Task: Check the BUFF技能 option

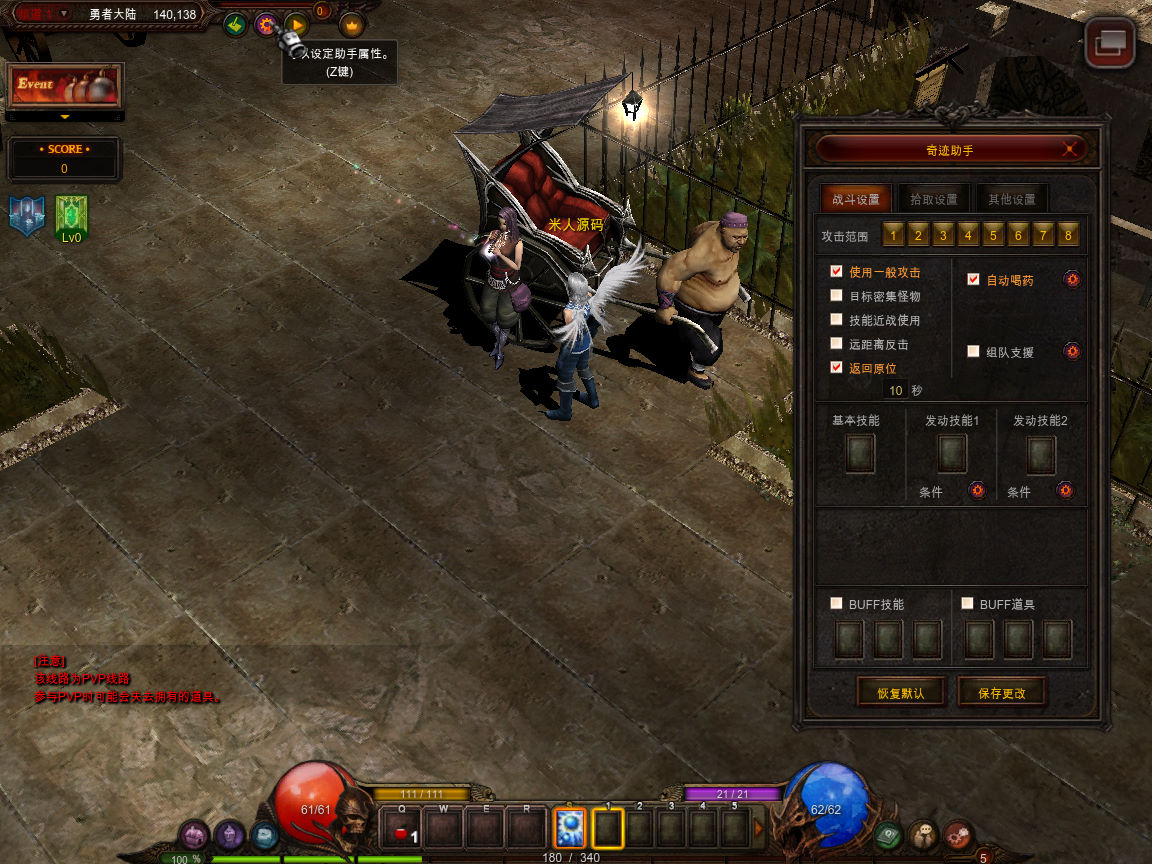Action: click(x=836, y=603)
